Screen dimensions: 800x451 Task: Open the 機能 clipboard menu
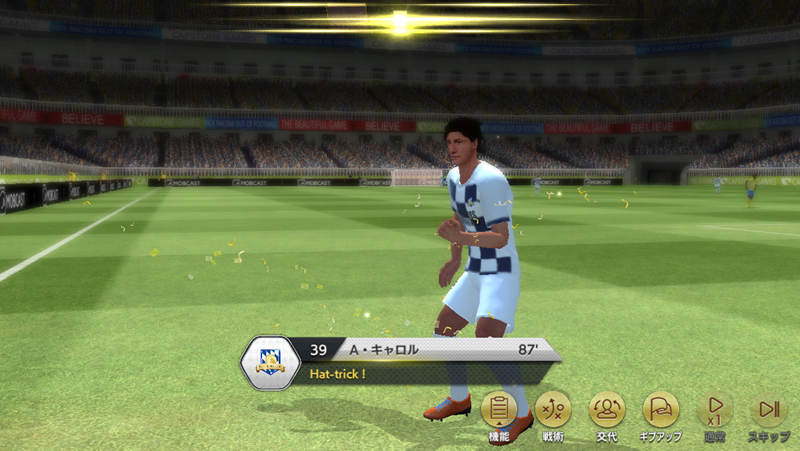(x=499, y=410)
